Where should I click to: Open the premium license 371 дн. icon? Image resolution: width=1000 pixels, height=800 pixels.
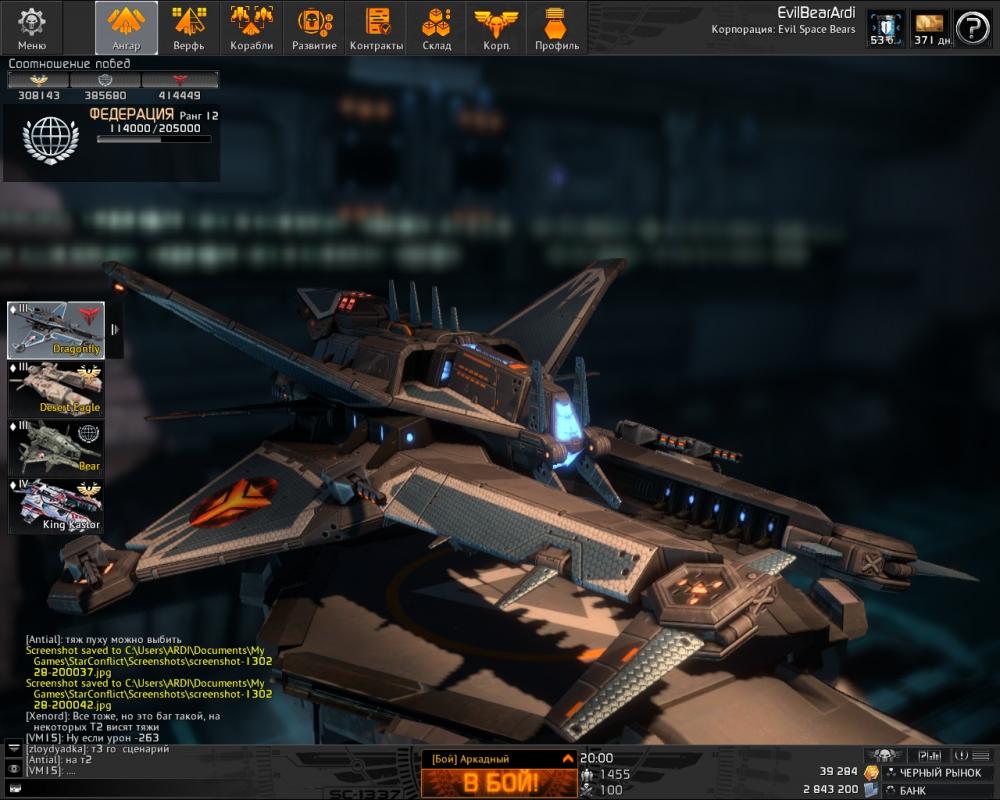pos(929,28)
